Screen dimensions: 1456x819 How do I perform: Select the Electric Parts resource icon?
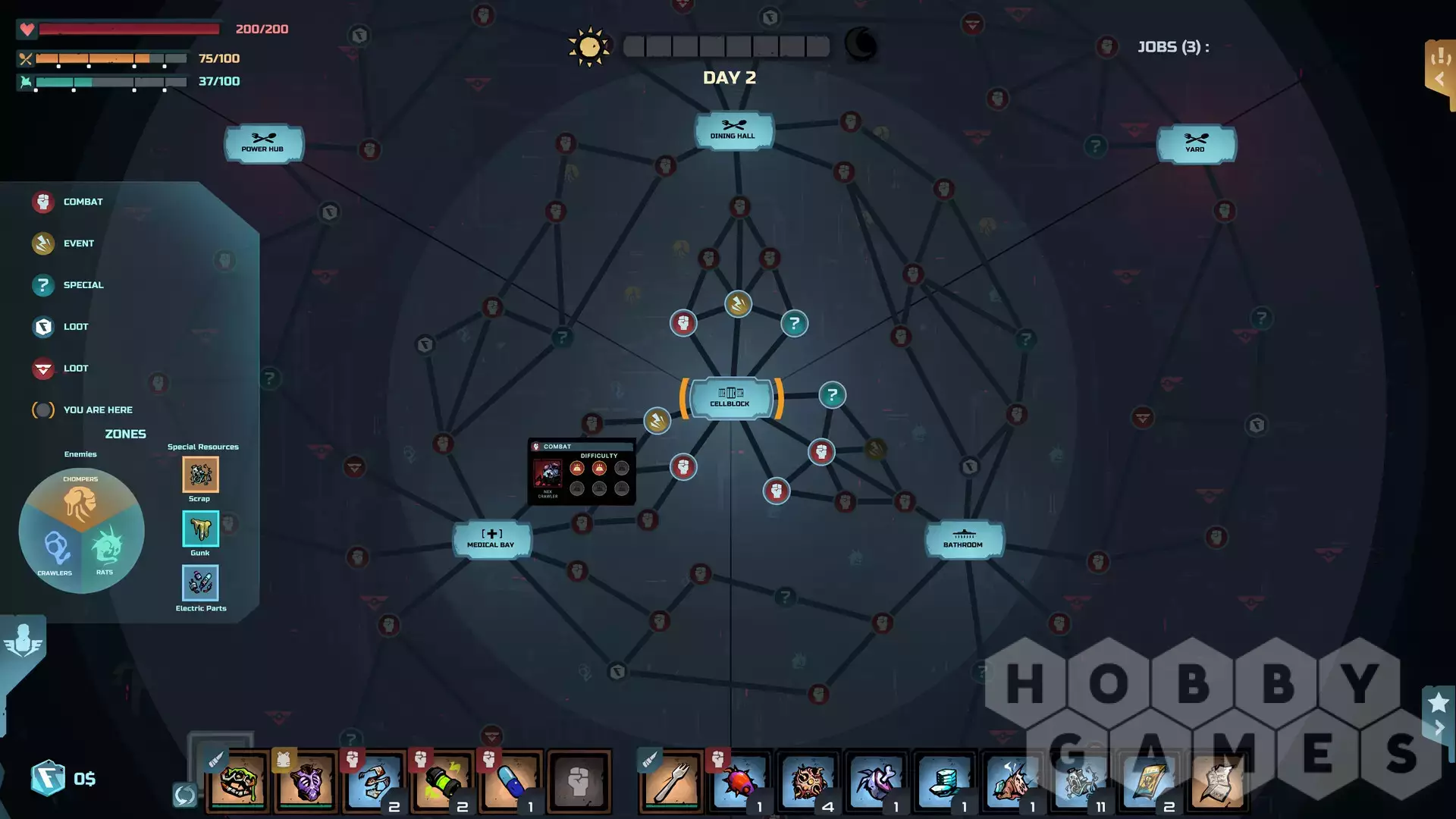[x=200, y=583]
